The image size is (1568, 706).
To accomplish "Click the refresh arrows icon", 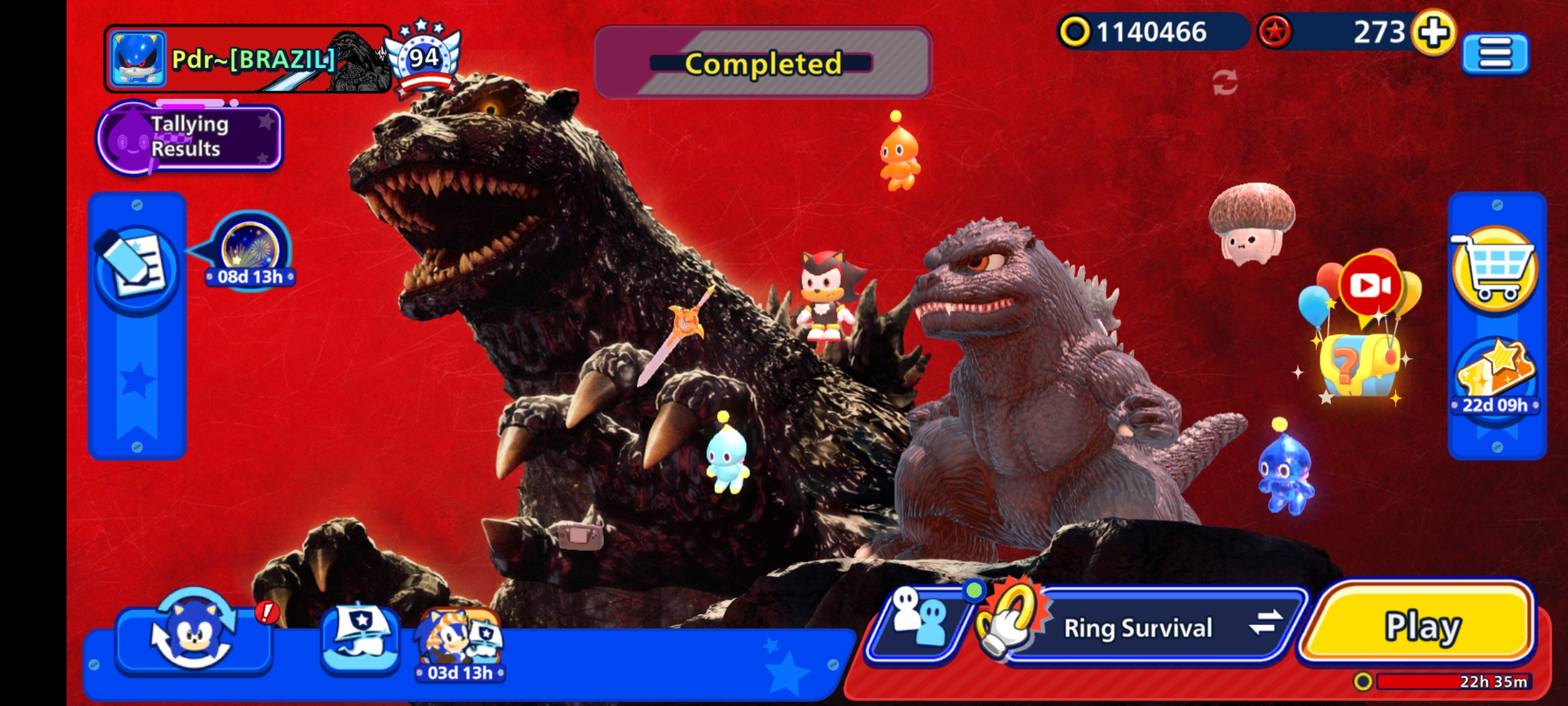I will click(1224, 83).
